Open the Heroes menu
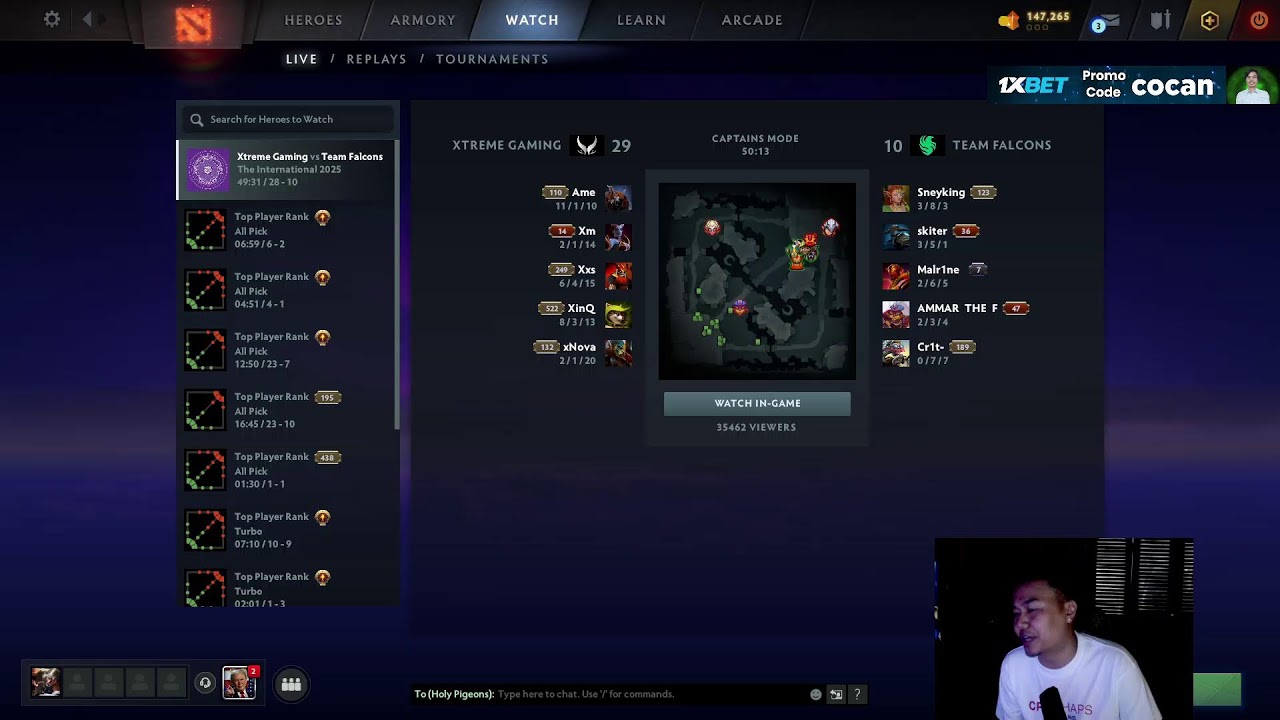Viewport: 1280px width, 720px height. click(x=313, y=20)
